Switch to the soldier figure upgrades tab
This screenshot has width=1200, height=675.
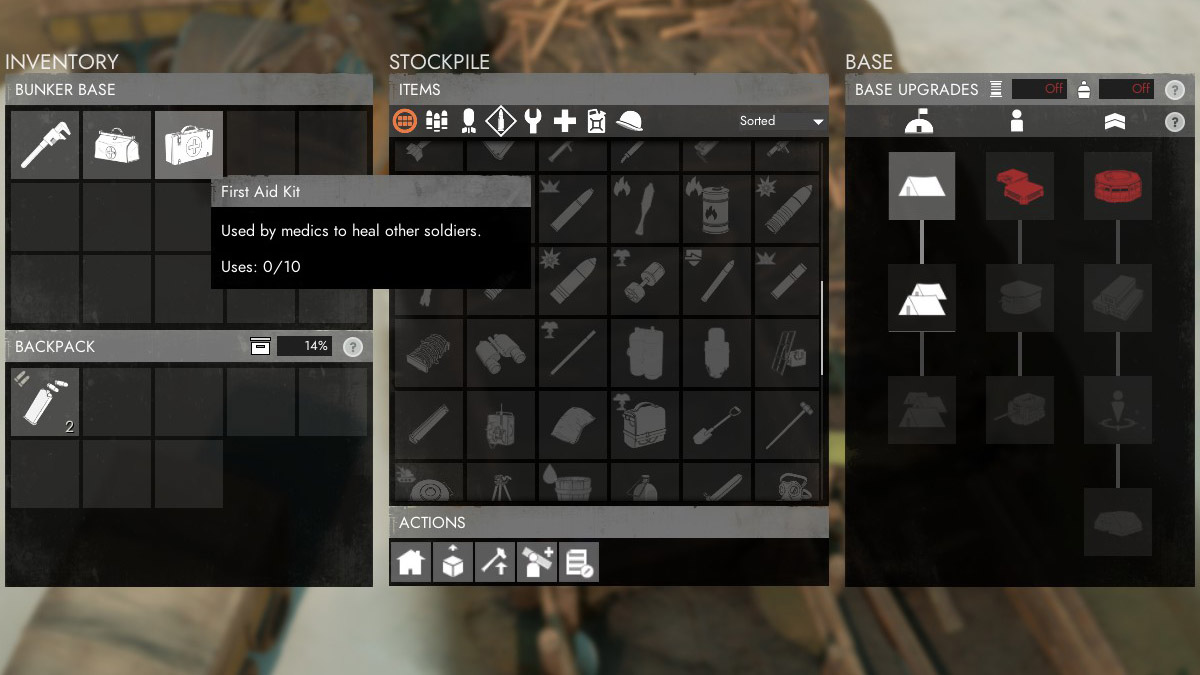[1017, 122]
